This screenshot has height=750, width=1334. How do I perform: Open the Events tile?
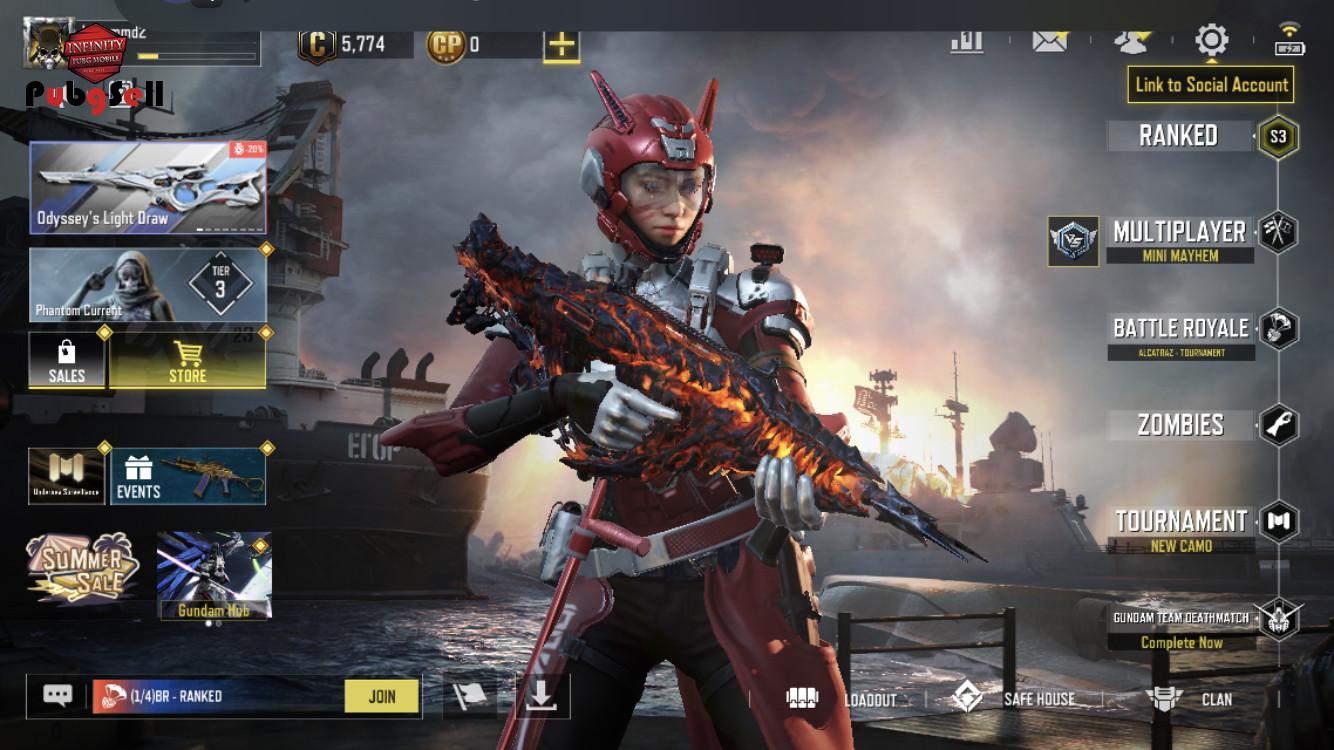point(188,476)
